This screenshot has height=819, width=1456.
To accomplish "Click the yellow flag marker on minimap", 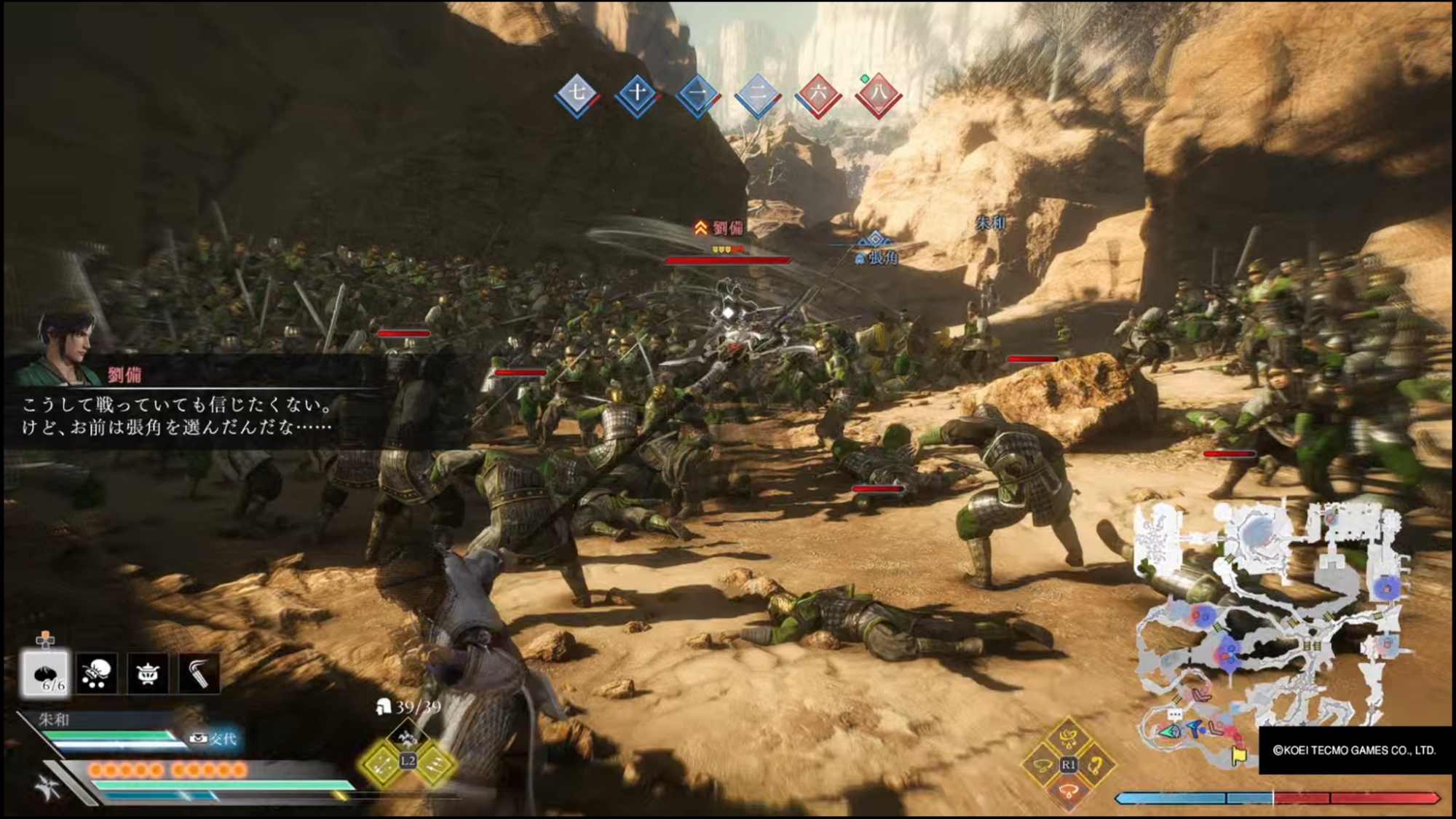I will click(1239, 756).
